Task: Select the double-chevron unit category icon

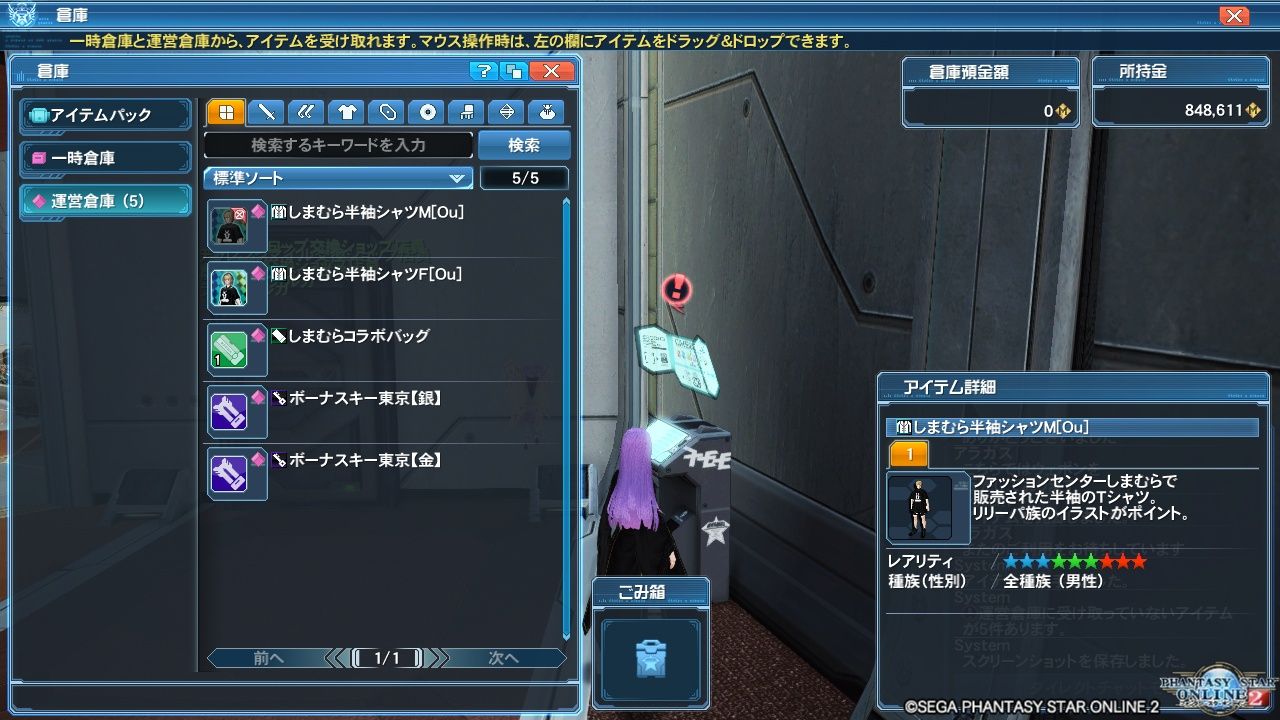Action: (304, 112)
